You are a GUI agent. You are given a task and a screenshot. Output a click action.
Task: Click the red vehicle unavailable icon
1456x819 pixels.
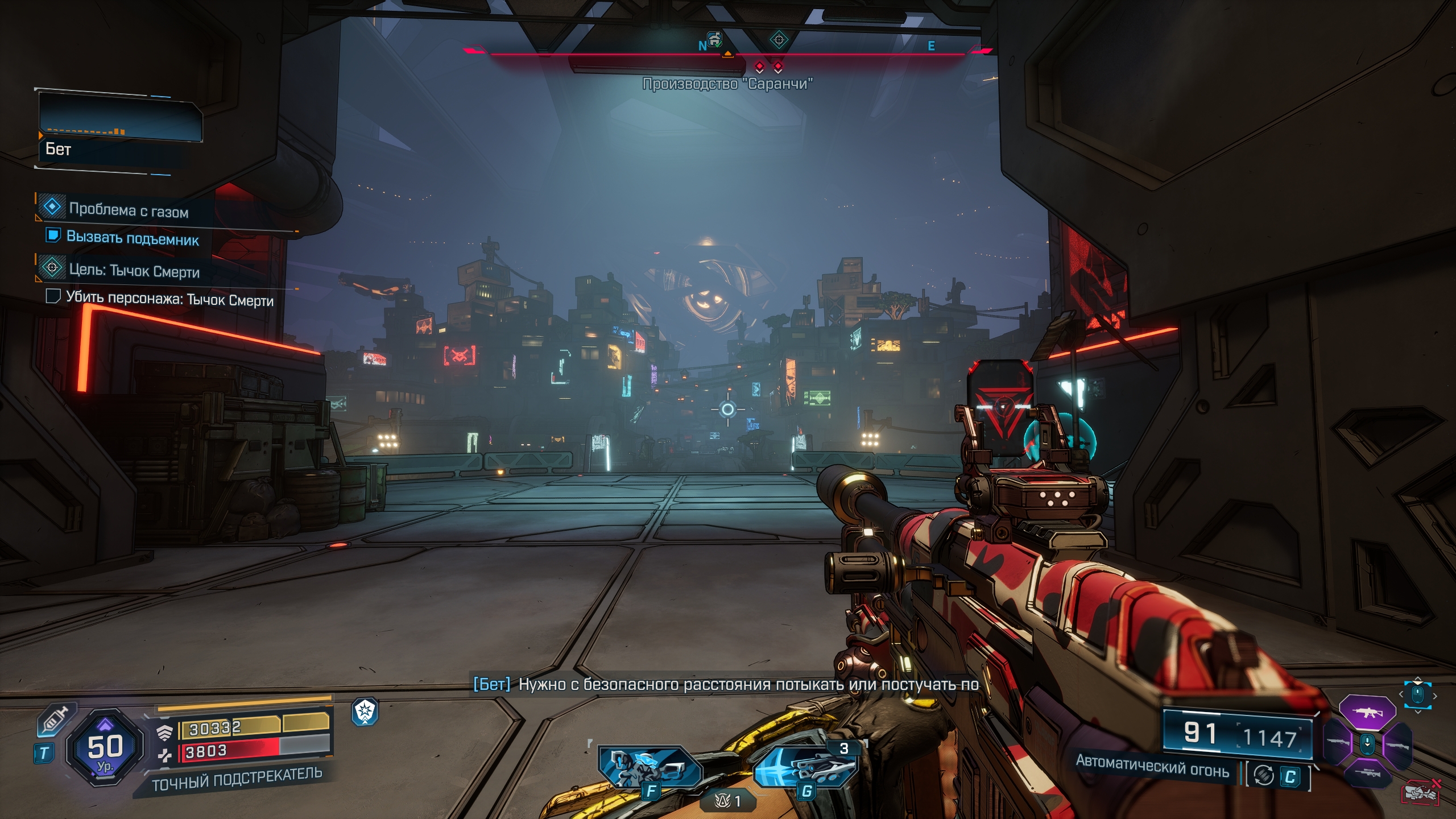pos(1420,792)
